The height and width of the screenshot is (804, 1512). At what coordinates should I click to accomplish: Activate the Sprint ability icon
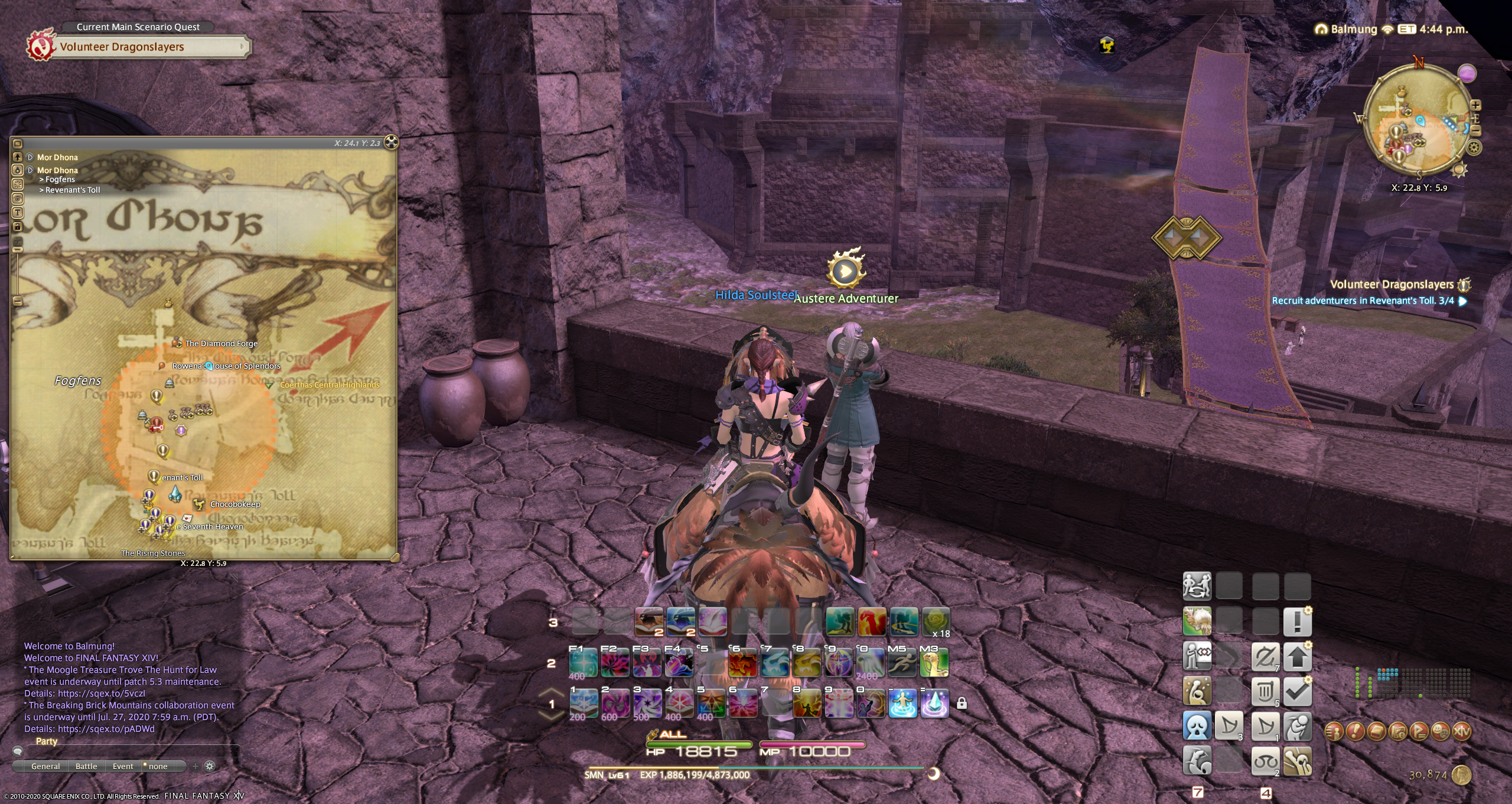(x=902, y=663)
